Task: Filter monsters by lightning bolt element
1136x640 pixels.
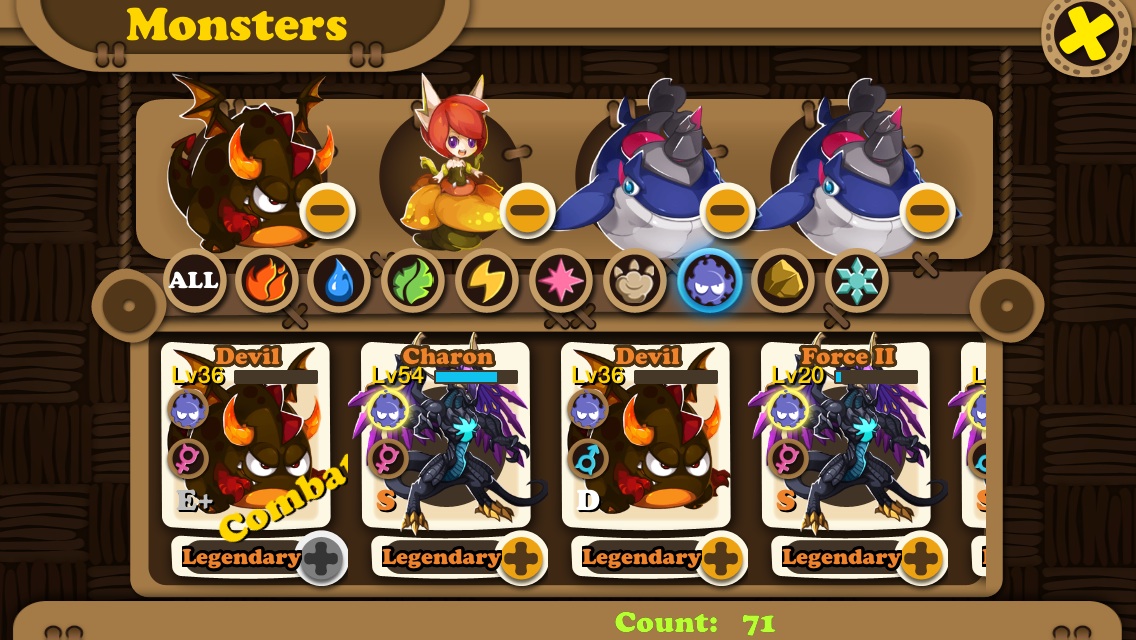Action: point(487,280)
